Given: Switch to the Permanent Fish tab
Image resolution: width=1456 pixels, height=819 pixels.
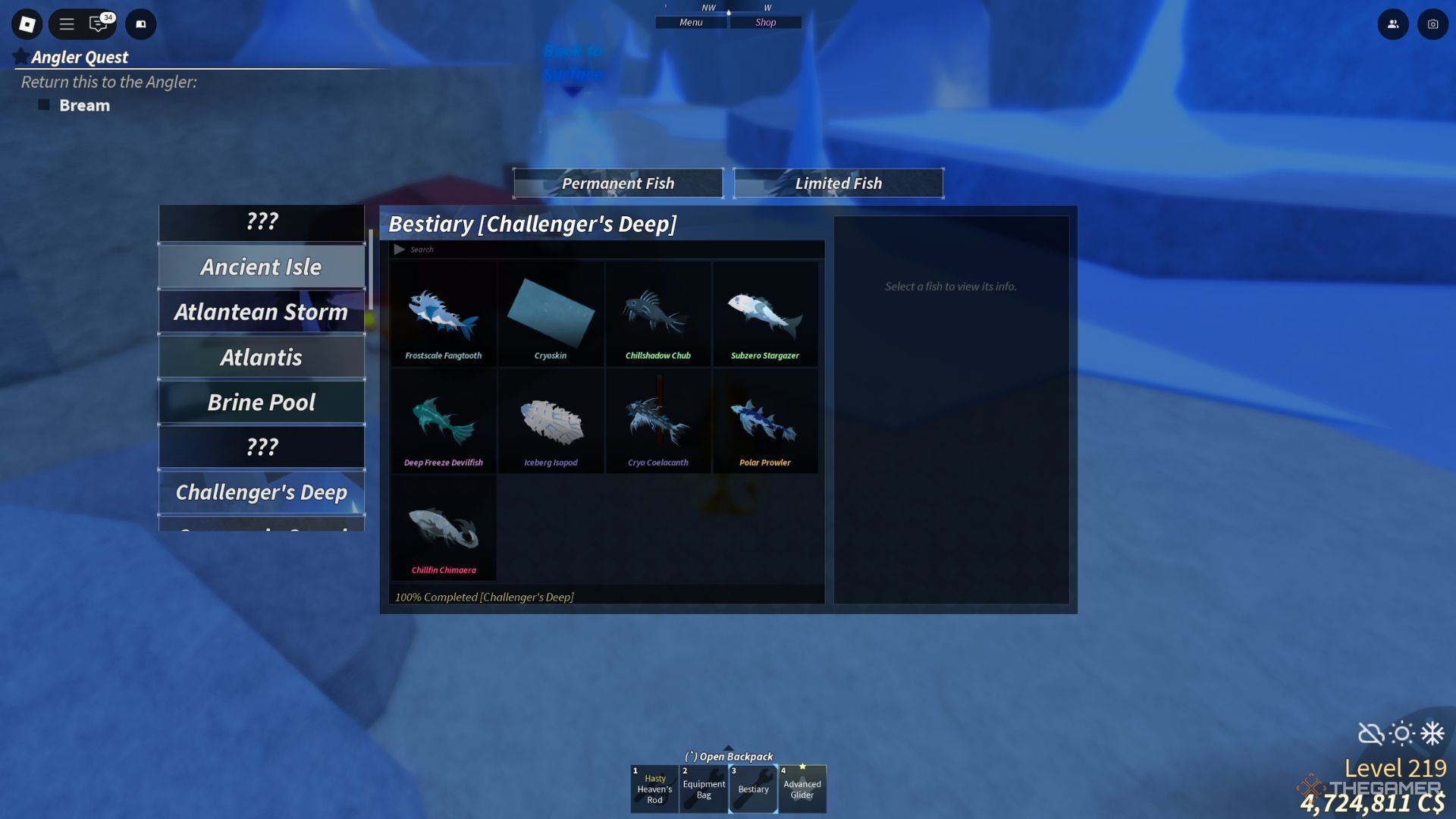Looking at the screenshot, I should pyautogui.click(x=618, y=183).
